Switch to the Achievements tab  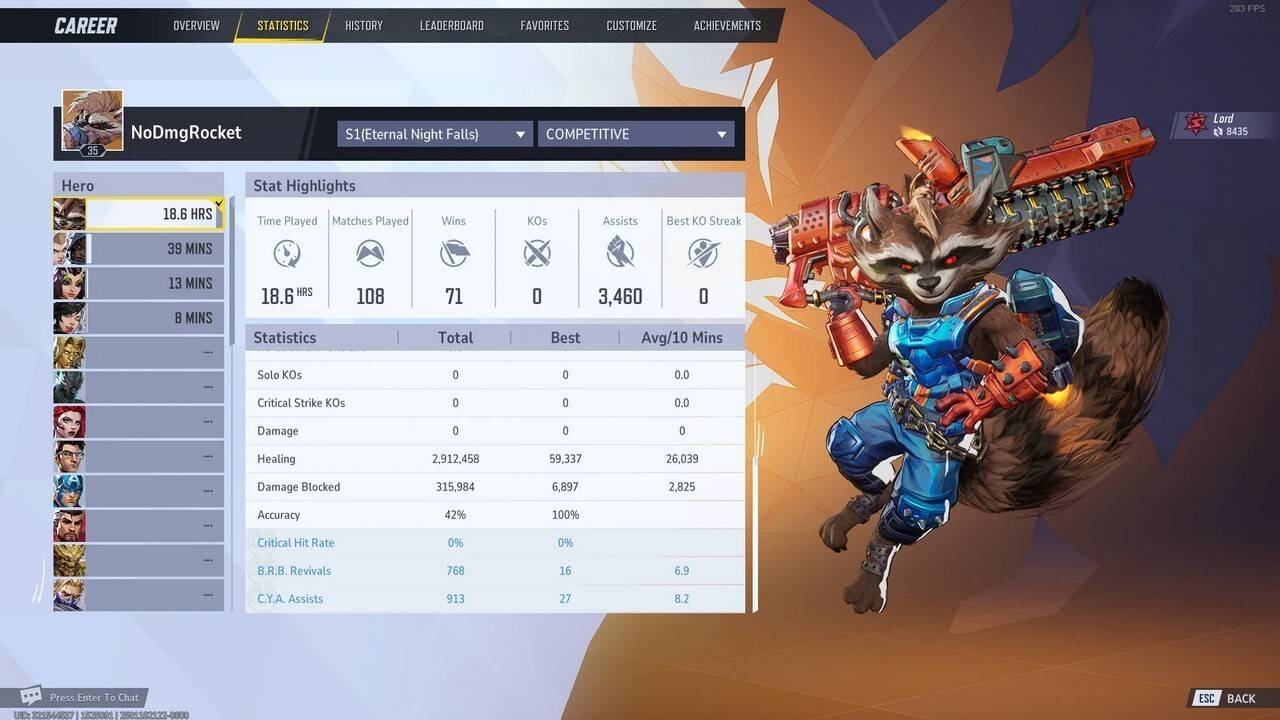click(x=727, y=25)
